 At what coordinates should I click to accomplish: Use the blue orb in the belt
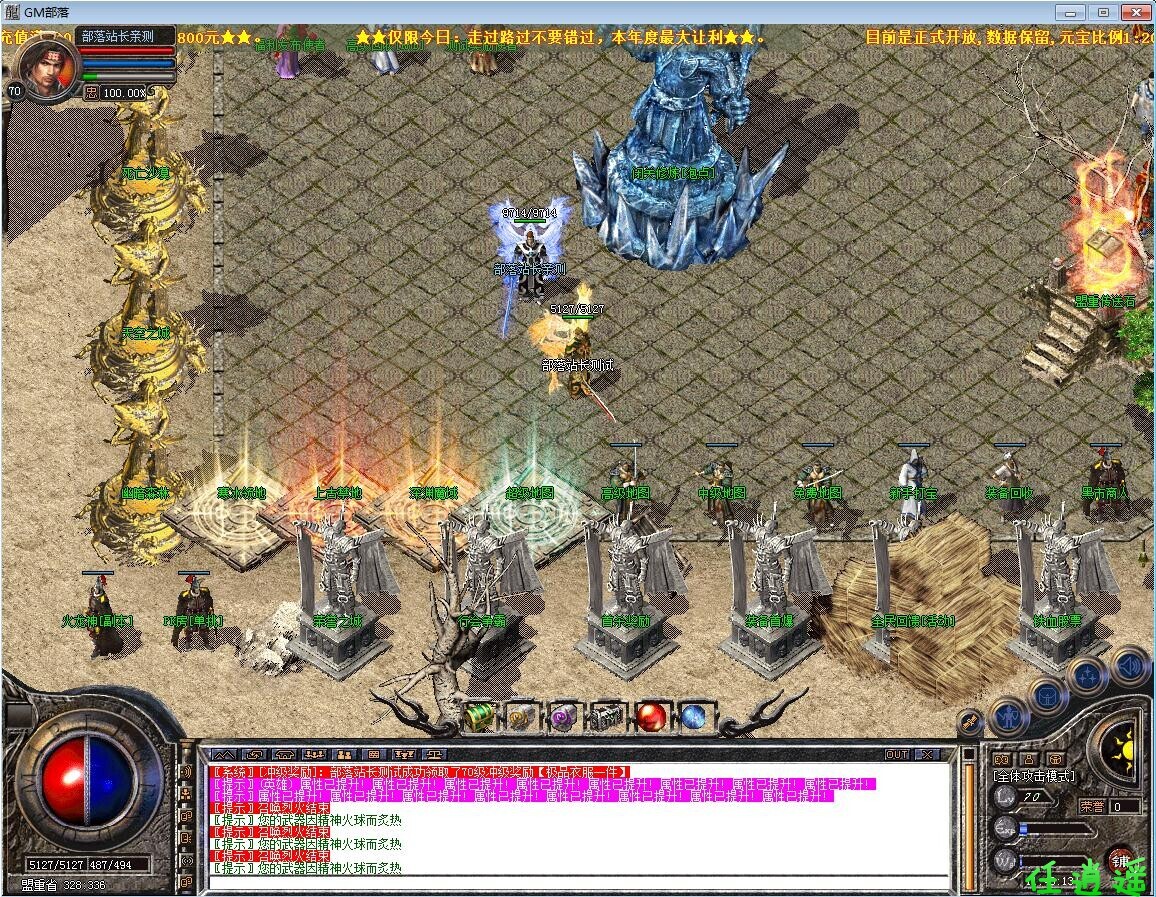(693, 716)
